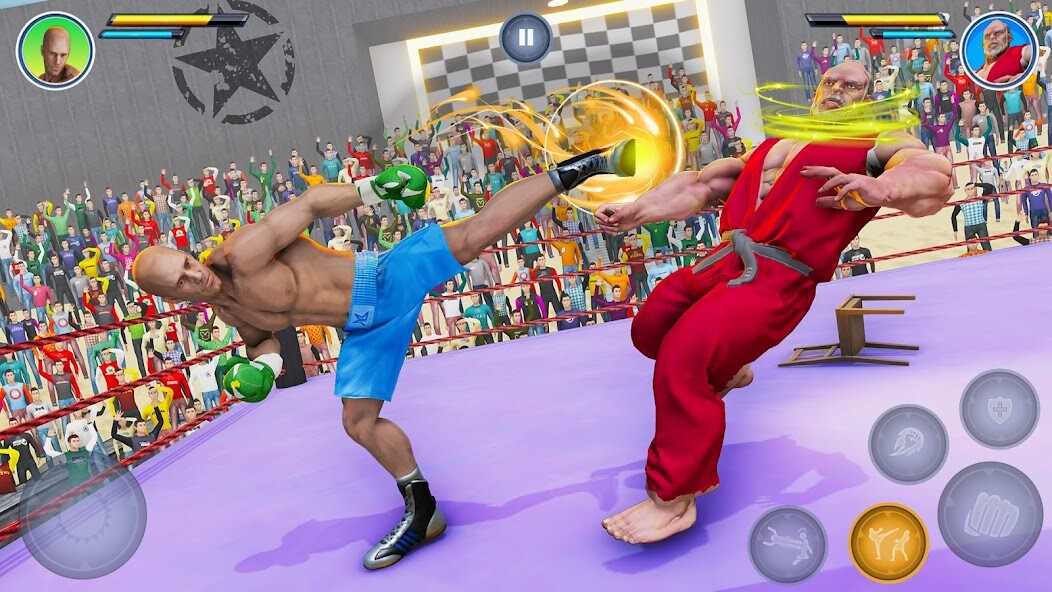Image resolution: width=1052 pixels, height=592 pixels.
Task: Tap the highlighted orange kick button
Action: pos(888,543)
